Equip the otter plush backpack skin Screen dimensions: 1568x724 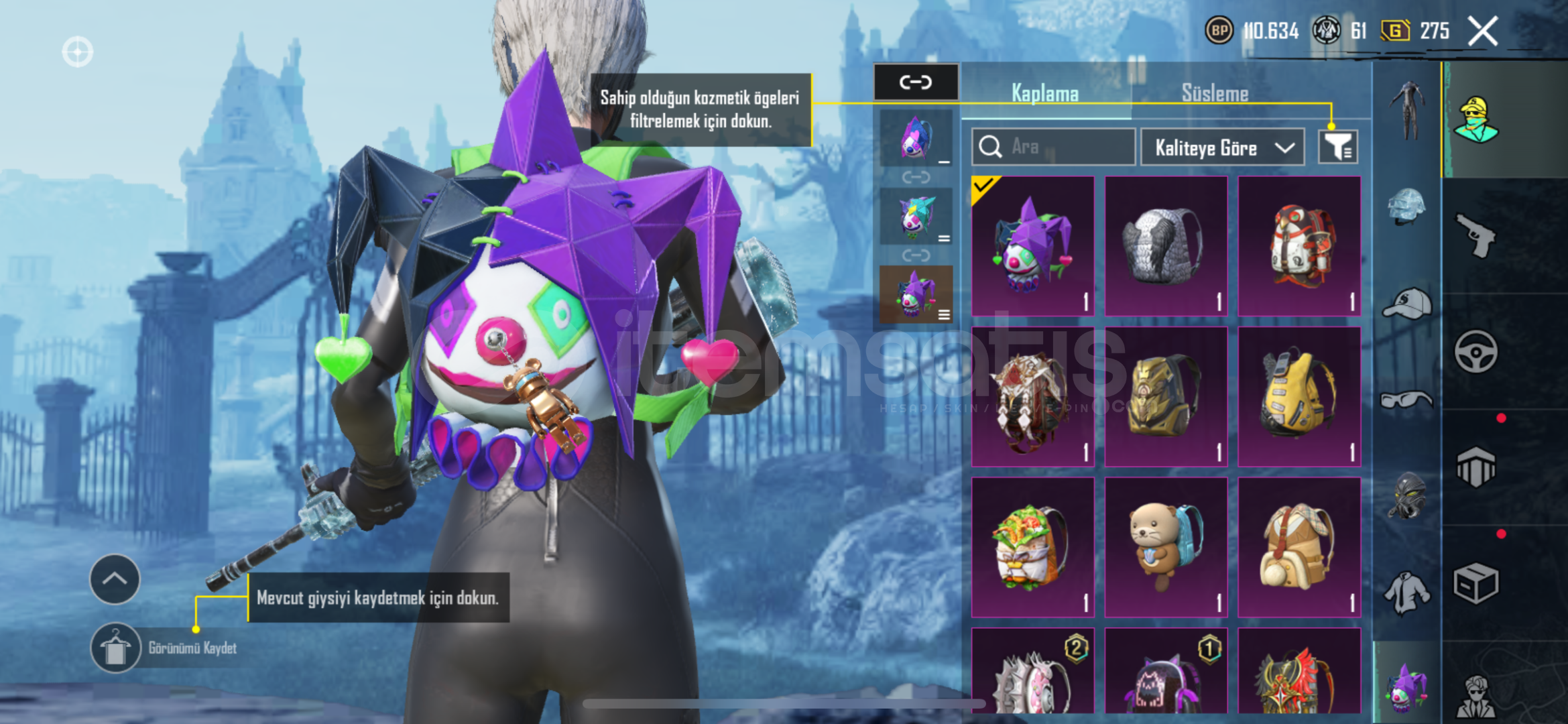point(1166,547)
